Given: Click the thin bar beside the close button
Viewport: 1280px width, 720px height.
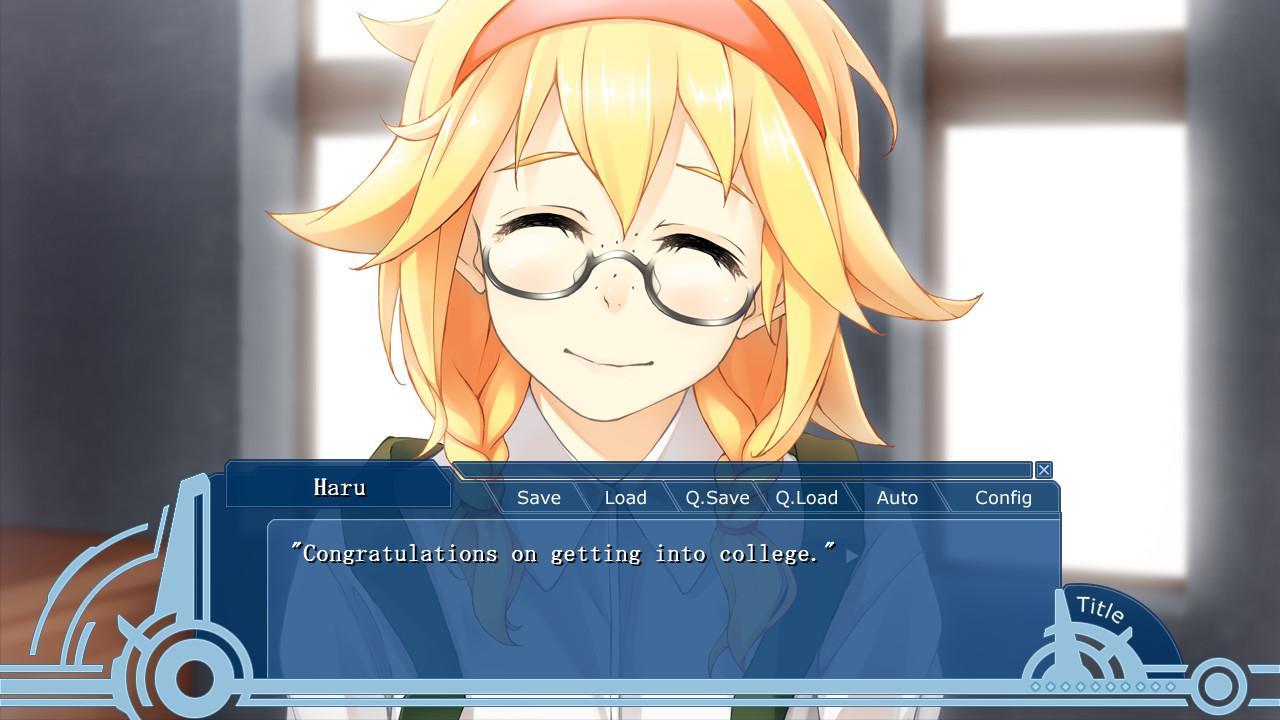Looking at the screenshot, I should pyautogui.click(x=745, y=470).
